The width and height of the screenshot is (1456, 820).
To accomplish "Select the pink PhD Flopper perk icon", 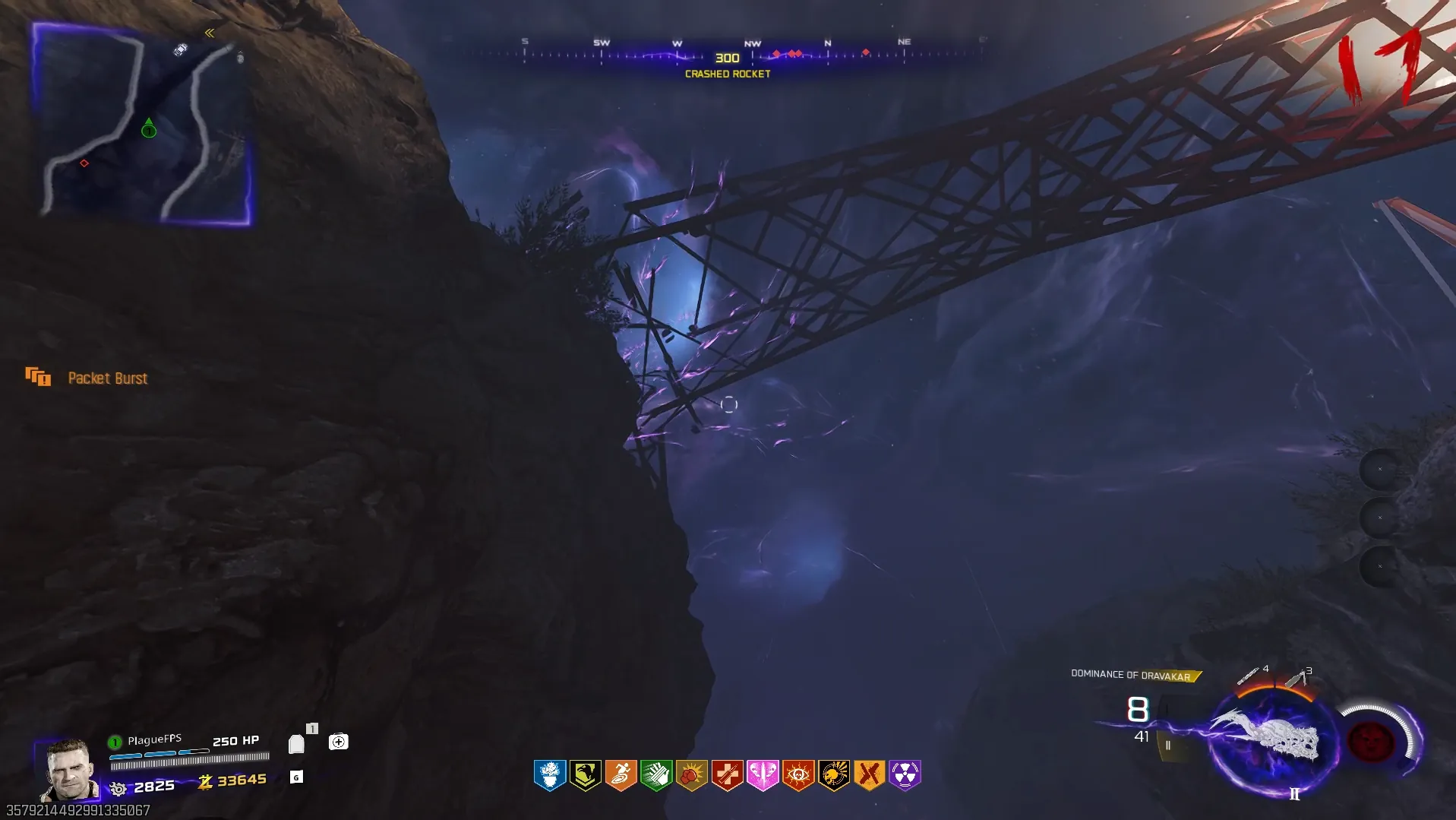I will 763,775.
